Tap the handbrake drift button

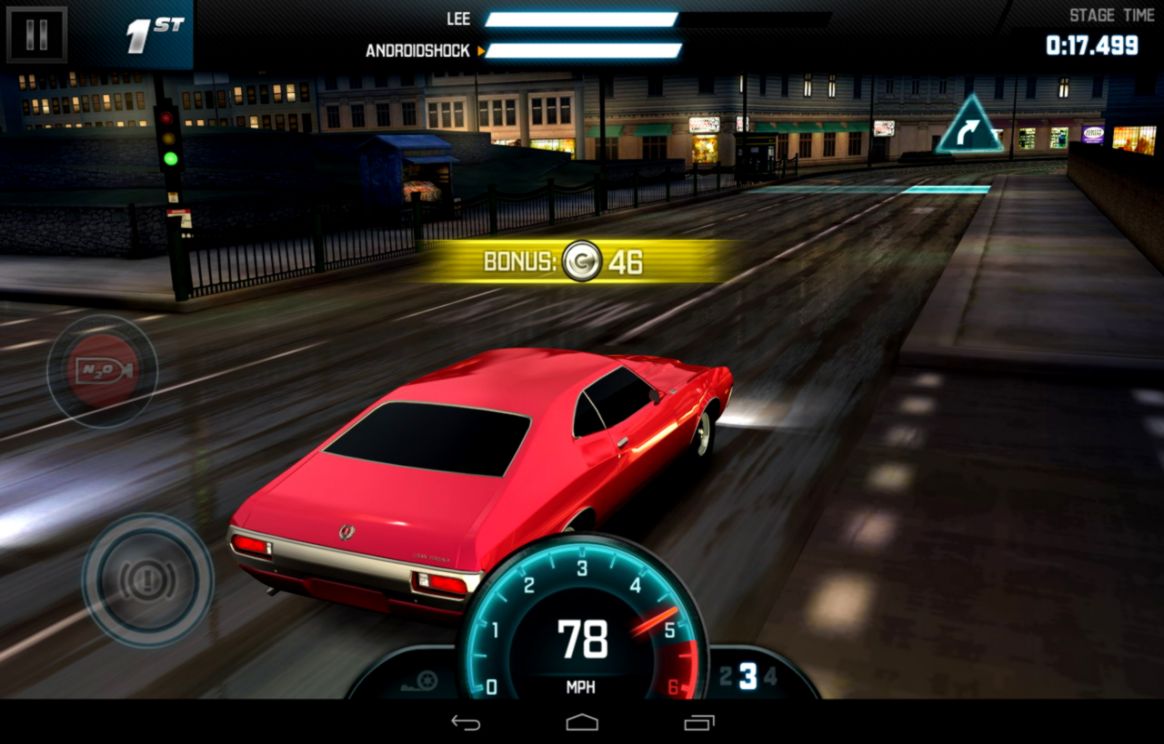tap(147, 578)
